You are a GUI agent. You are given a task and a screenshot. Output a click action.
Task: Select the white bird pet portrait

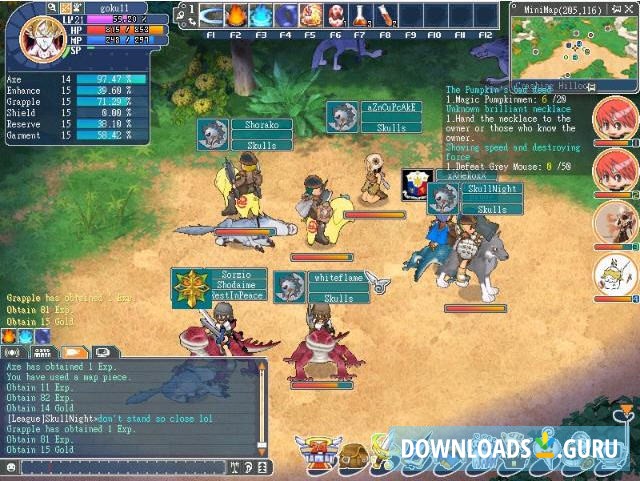(x=615, y=273)
